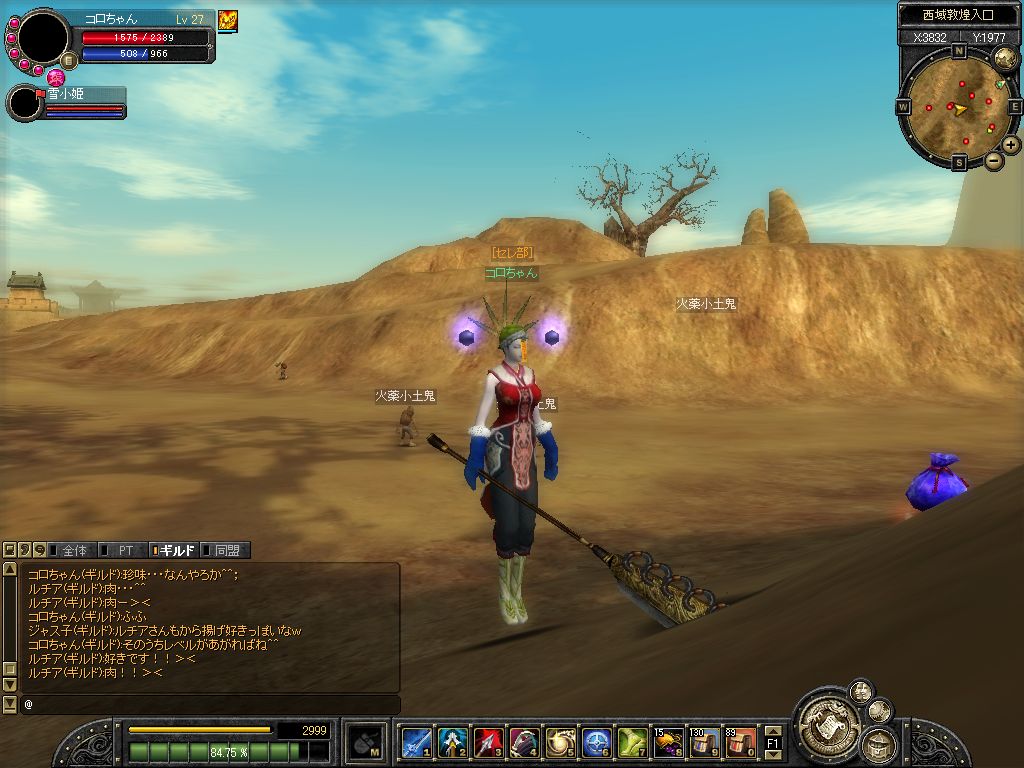Open the large round scroll menu button

point(826,717)
